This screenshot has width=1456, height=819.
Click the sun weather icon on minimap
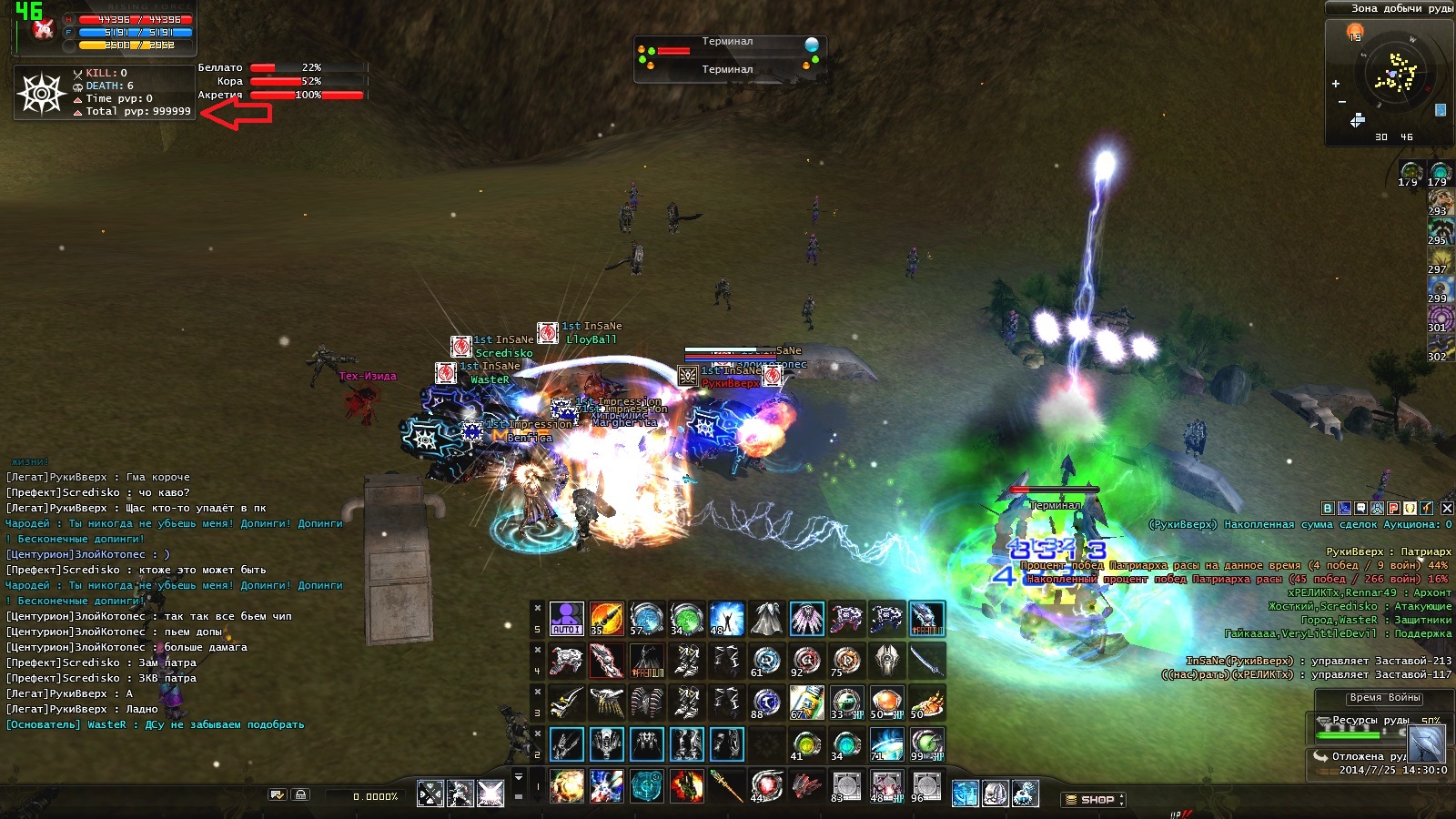[x=1355, y=32]
